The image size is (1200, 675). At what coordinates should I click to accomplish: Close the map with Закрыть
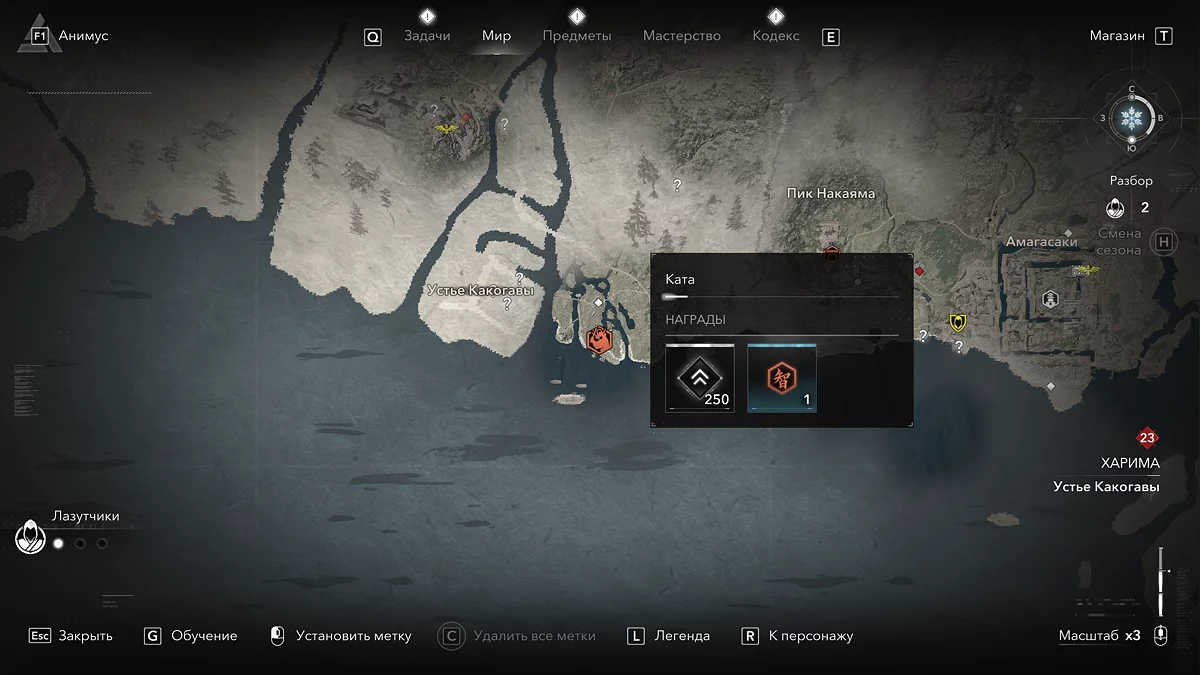point(85,636)
